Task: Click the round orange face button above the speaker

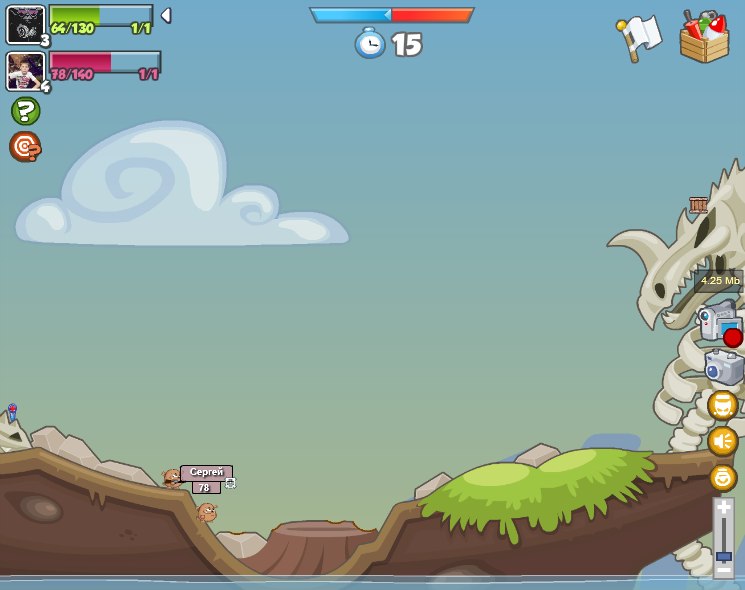Action: pos(723,405)
